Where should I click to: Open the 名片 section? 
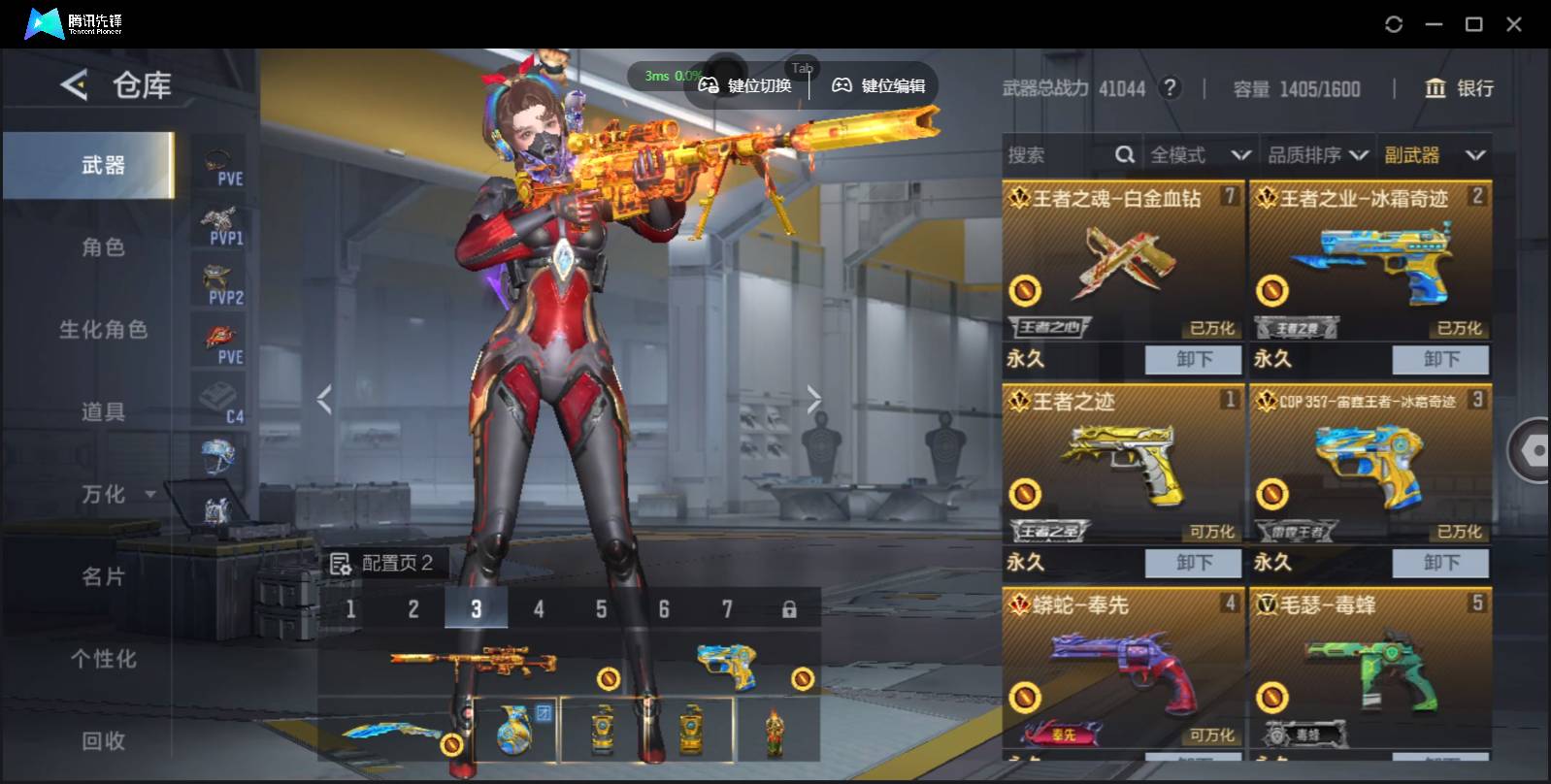tap(103, 577)
